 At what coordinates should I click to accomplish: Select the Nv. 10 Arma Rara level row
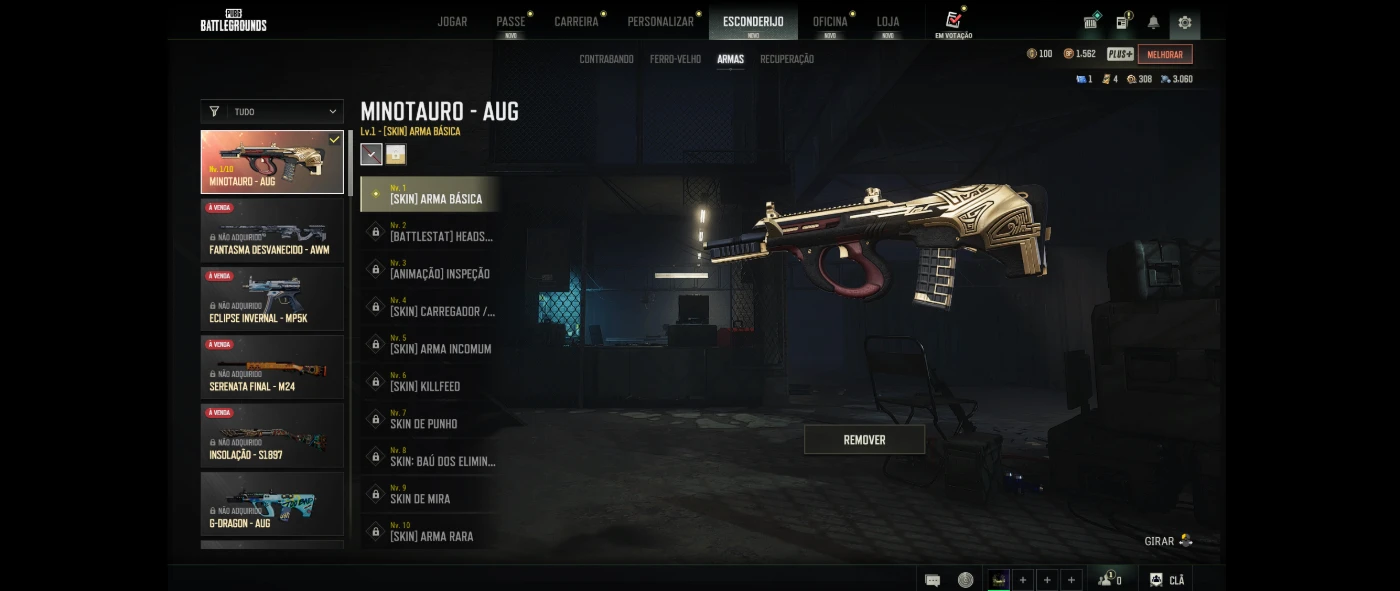431,532
